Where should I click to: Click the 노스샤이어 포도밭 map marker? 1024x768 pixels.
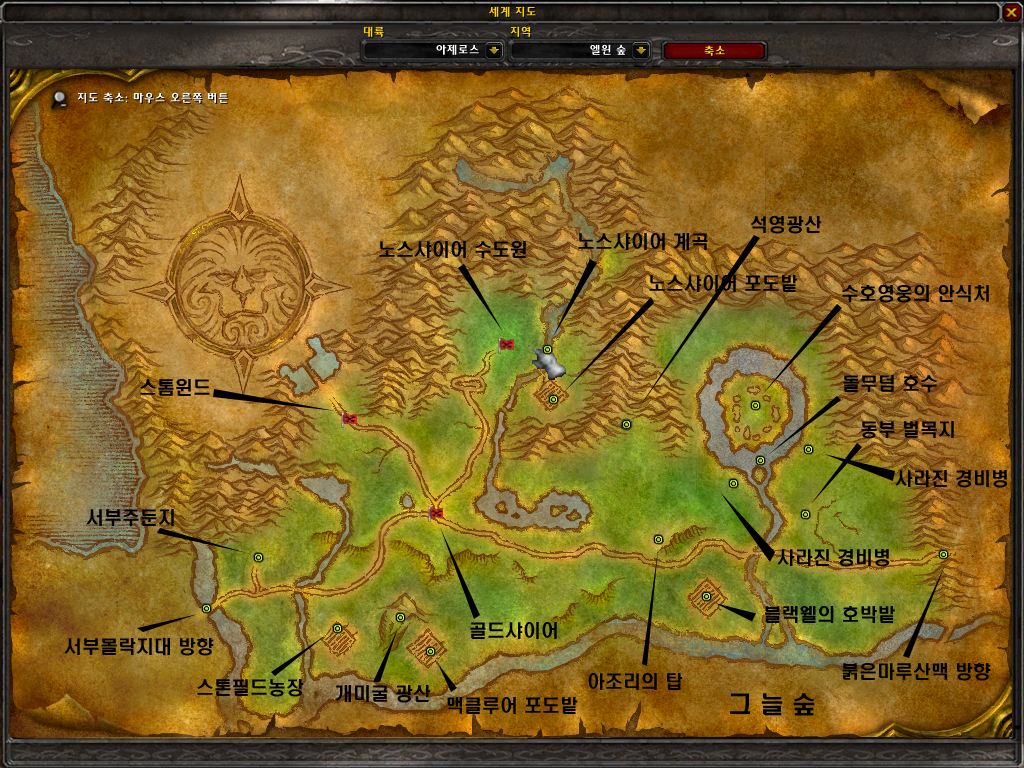pyautogui.click(x=553, y=399)
